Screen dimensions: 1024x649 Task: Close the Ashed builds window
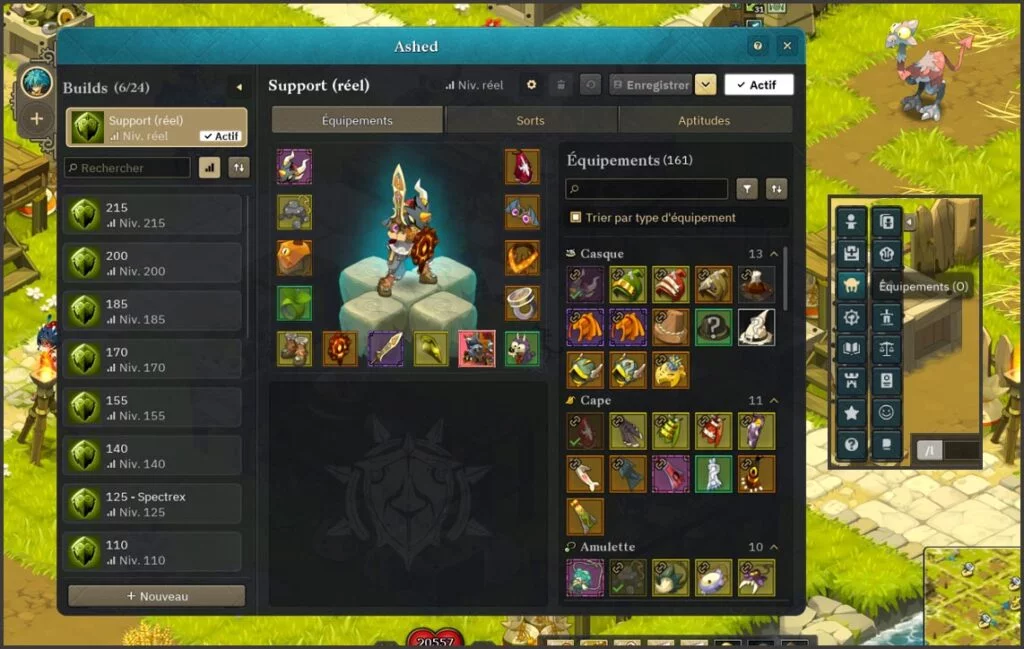click(x=787, y=46)
